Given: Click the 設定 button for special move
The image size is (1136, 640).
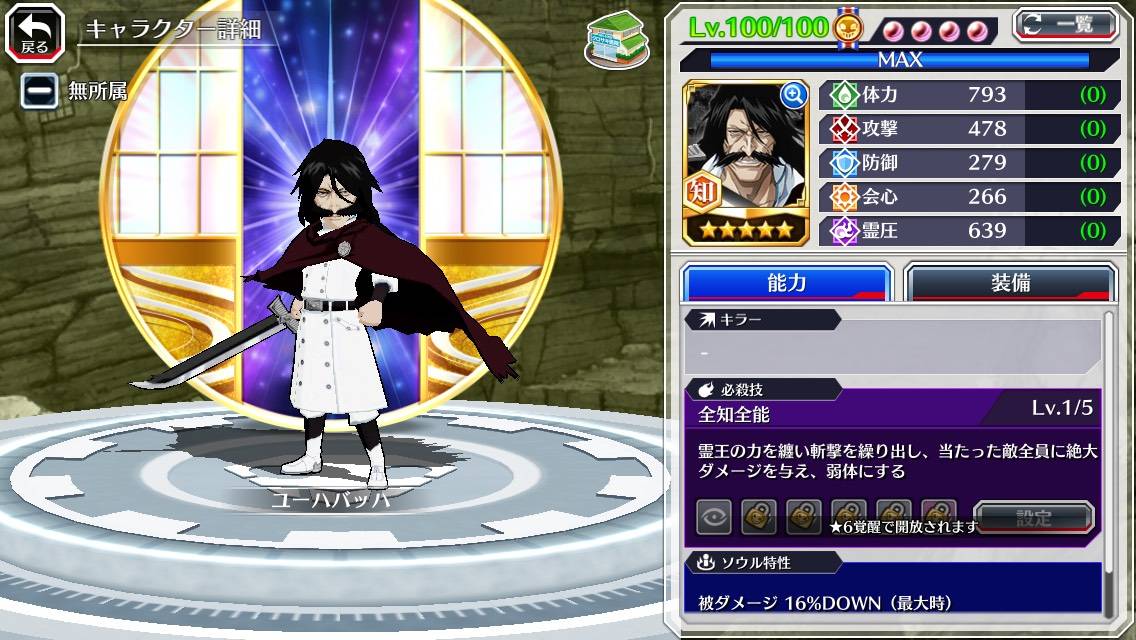Looking at the screenshot, I should pos(1034,518).
